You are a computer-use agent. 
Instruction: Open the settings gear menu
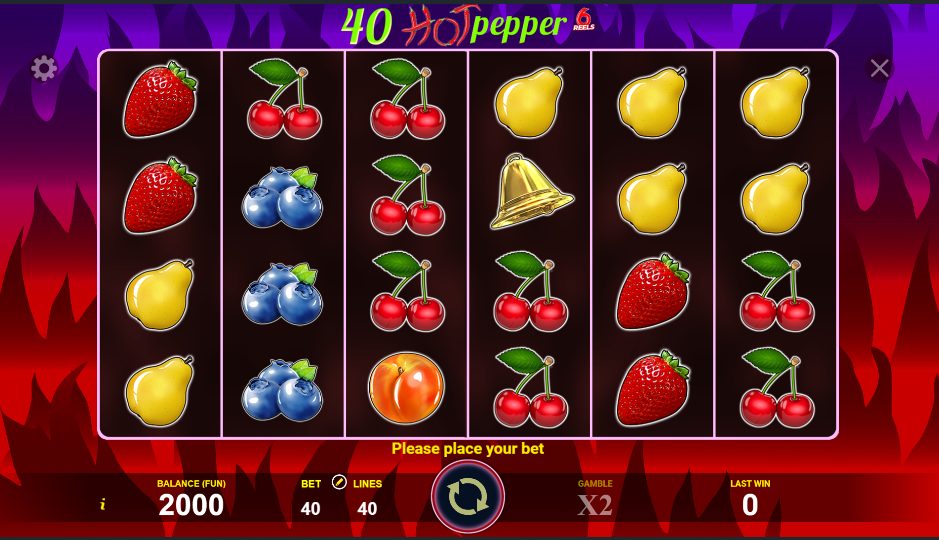point(44,68)
